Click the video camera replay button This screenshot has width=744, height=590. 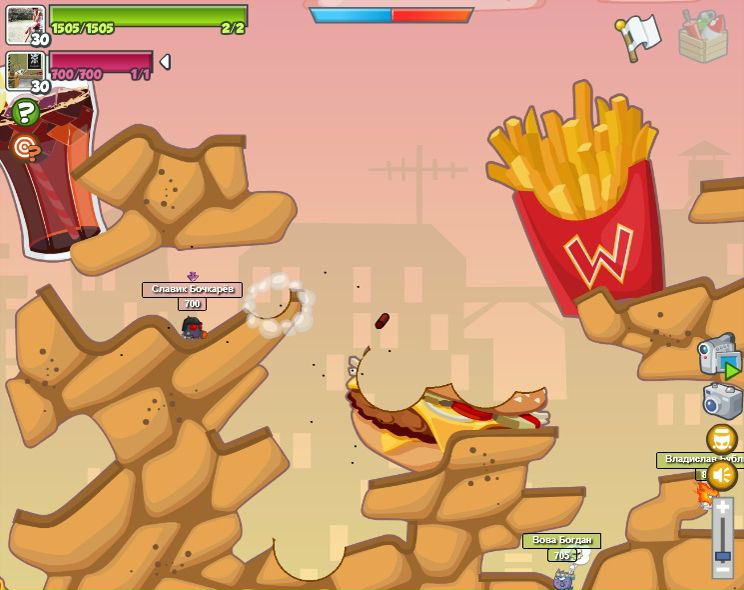tap(719, 356)
